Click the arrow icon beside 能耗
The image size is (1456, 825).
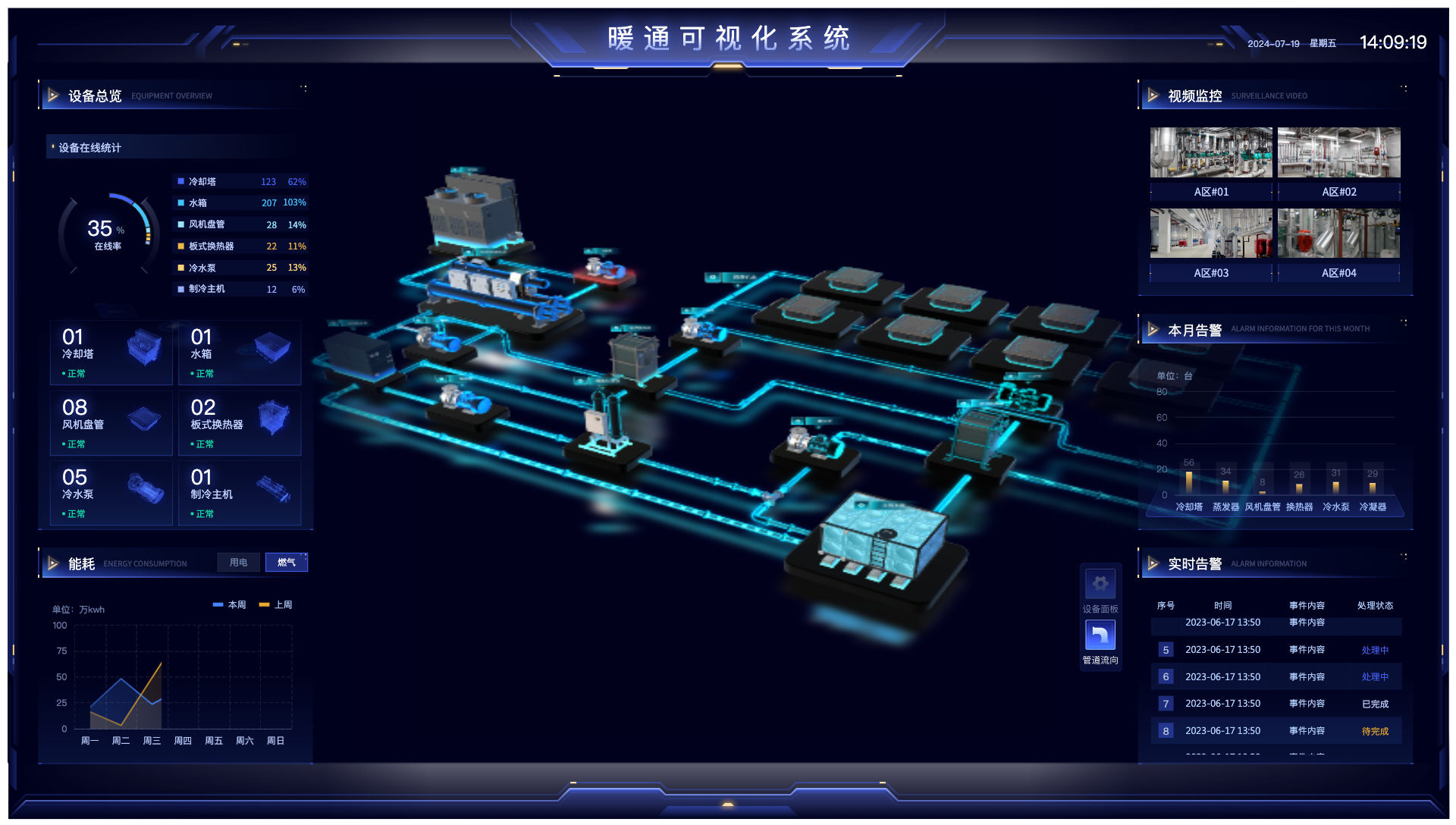pyautogui.click(x=53, y=563)
